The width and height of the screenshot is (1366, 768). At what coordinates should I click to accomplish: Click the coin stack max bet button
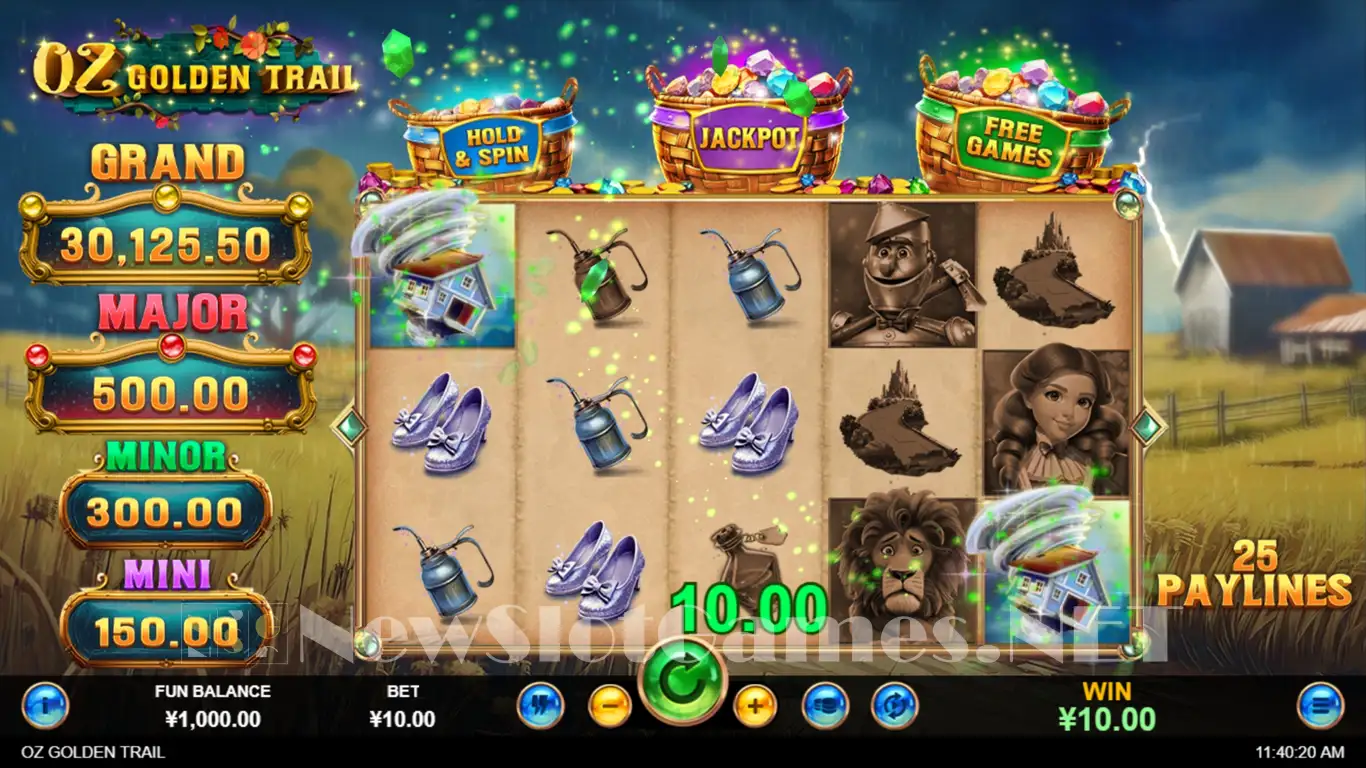click(826, 706)
